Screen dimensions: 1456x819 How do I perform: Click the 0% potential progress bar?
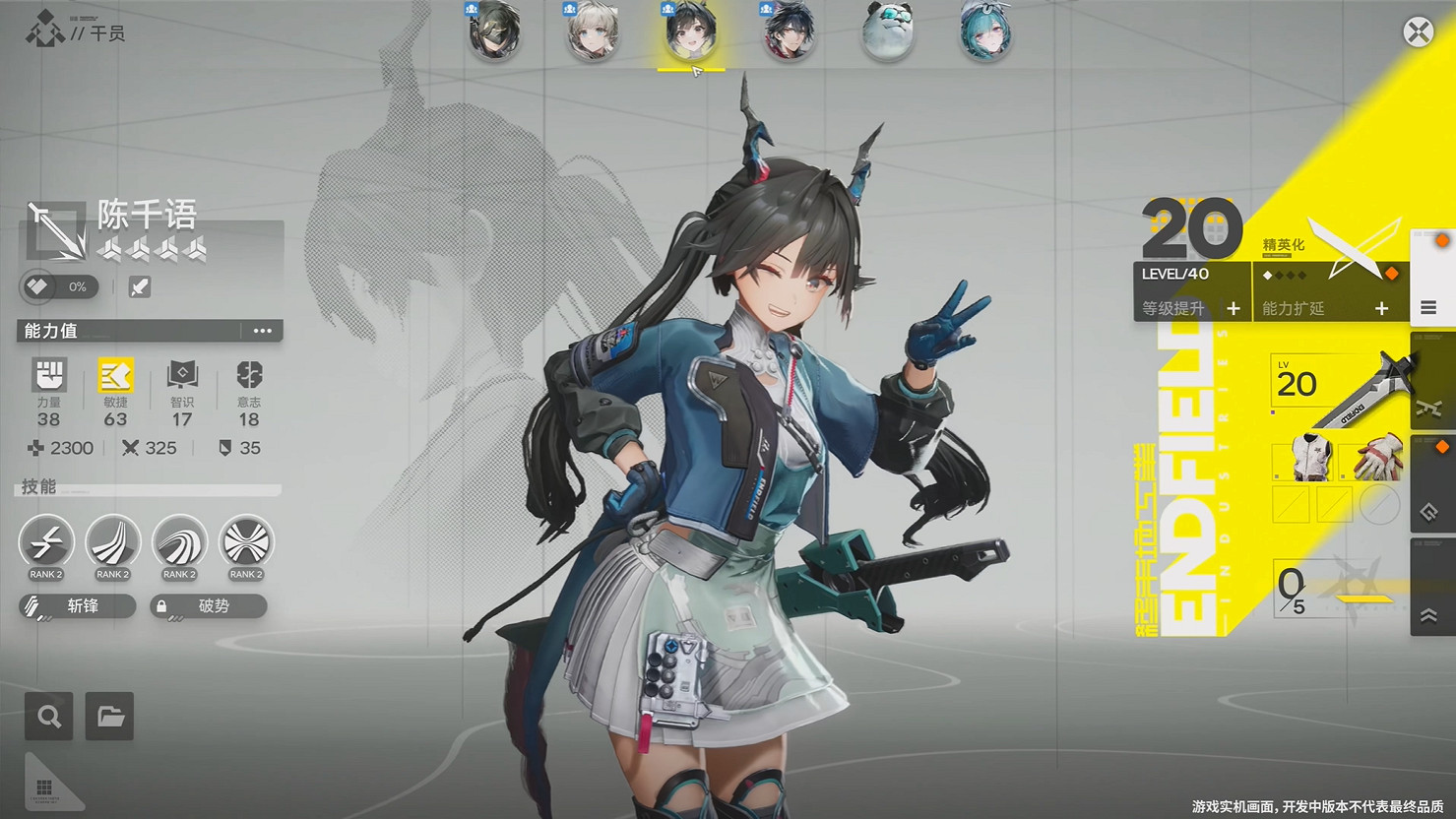tap(57, 286)
